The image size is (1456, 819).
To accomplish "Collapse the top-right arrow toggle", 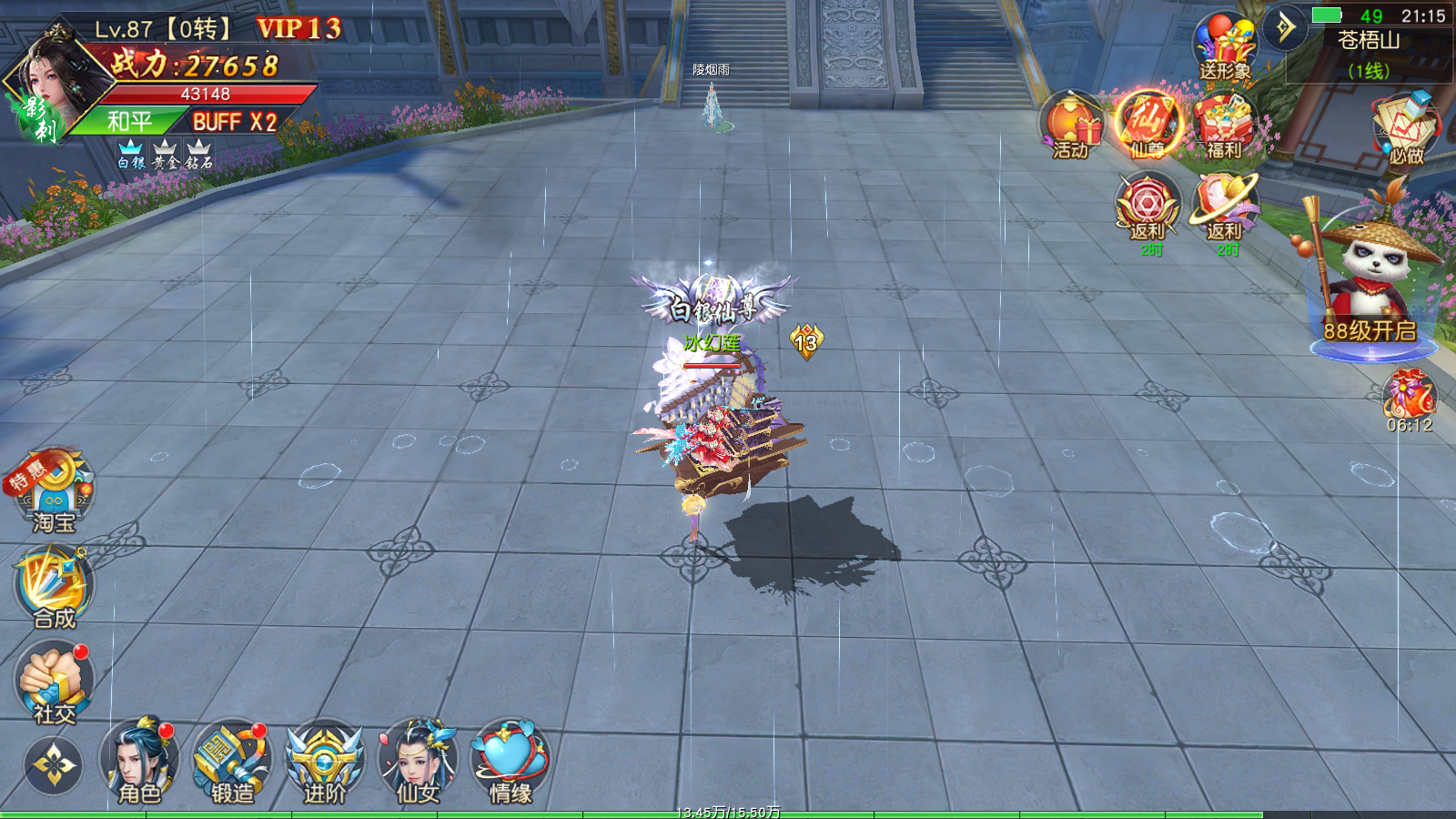I will pyautogui.click(x=1285, y=27).
